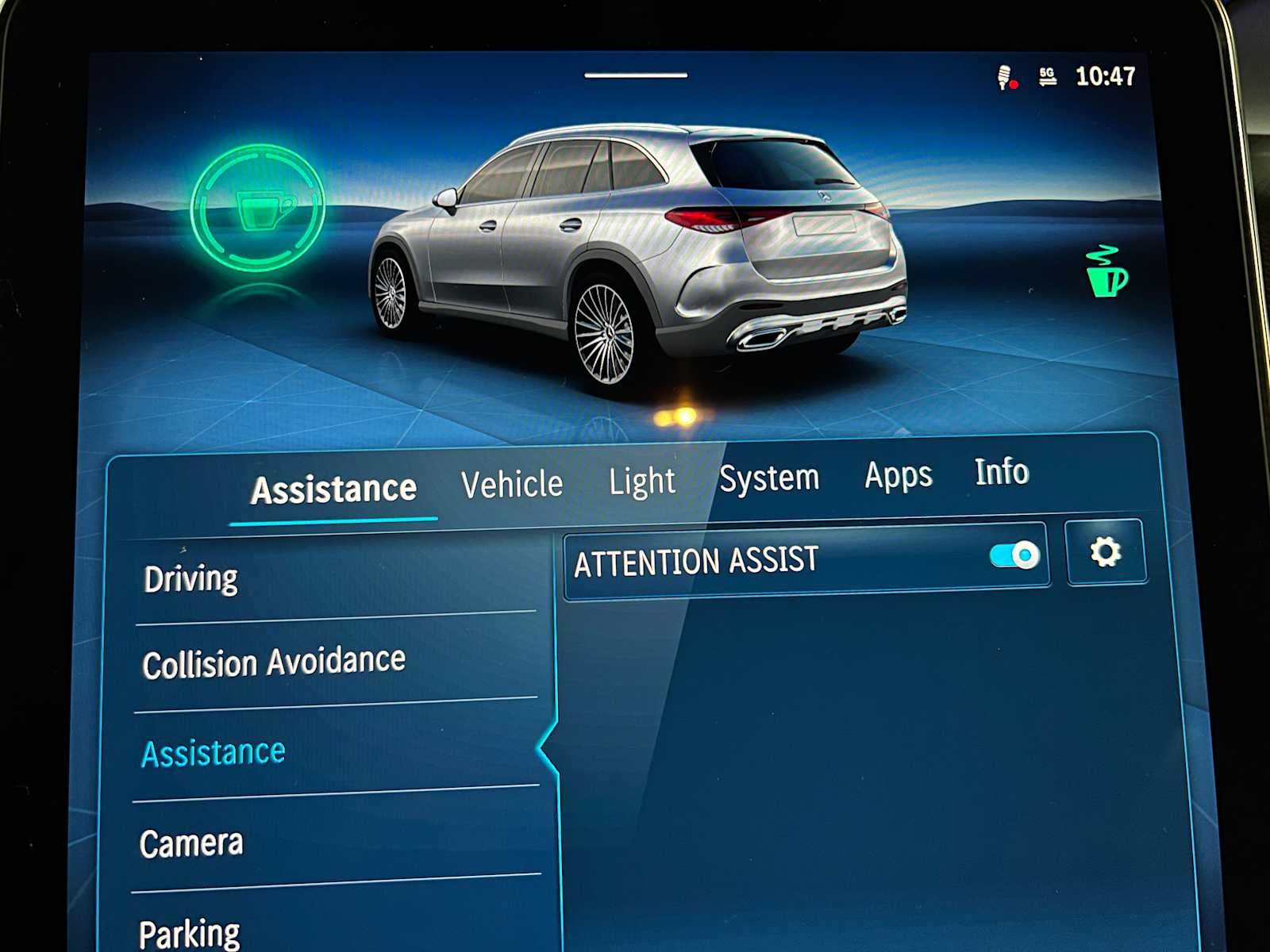Tap the clock showing 10:47
The width and height of the screenshot is (1270, 952).
pyautogui.click(x=1103, y=75)
